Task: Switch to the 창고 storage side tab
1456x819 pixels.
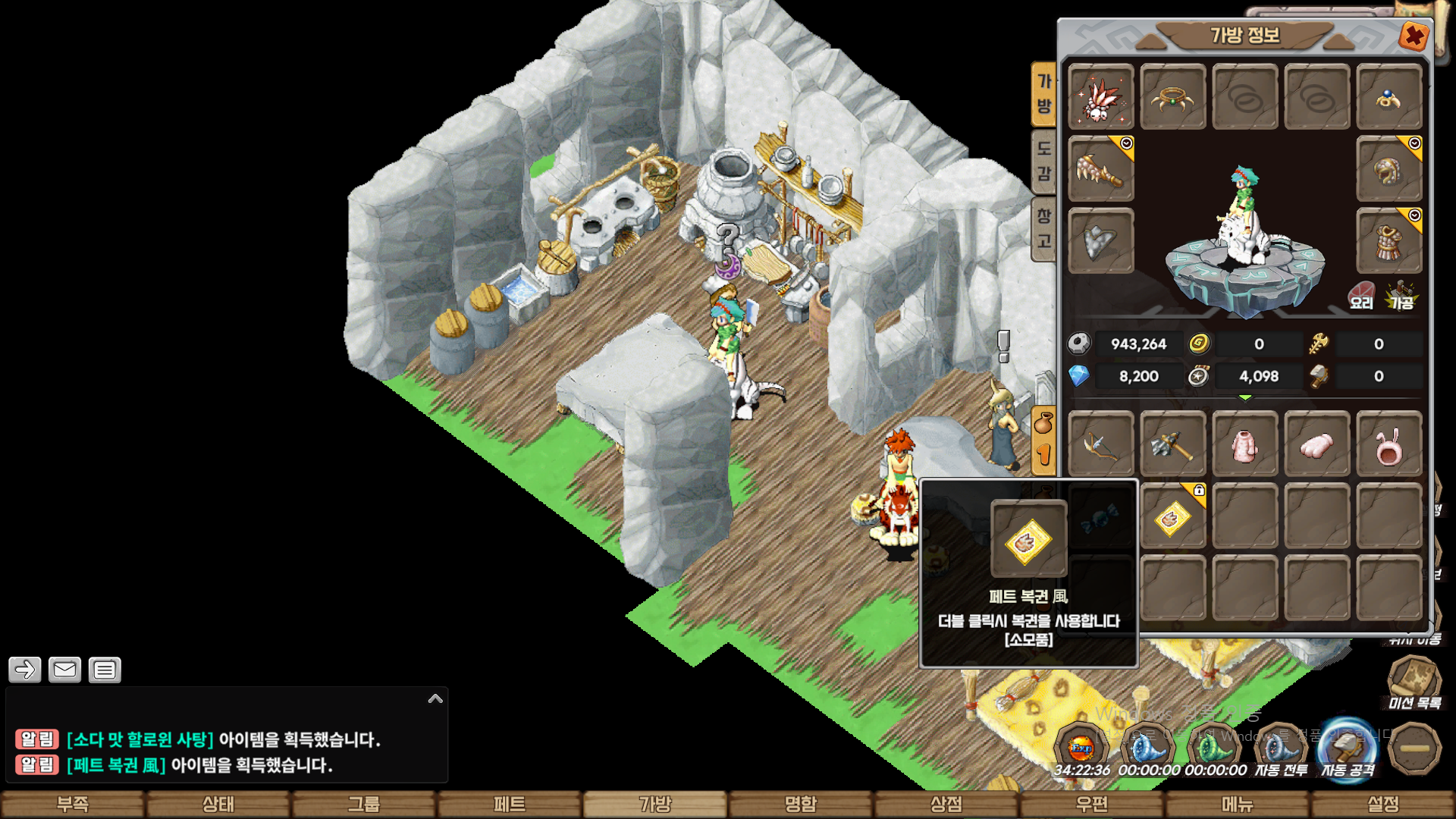Action: pos(1044,229)
